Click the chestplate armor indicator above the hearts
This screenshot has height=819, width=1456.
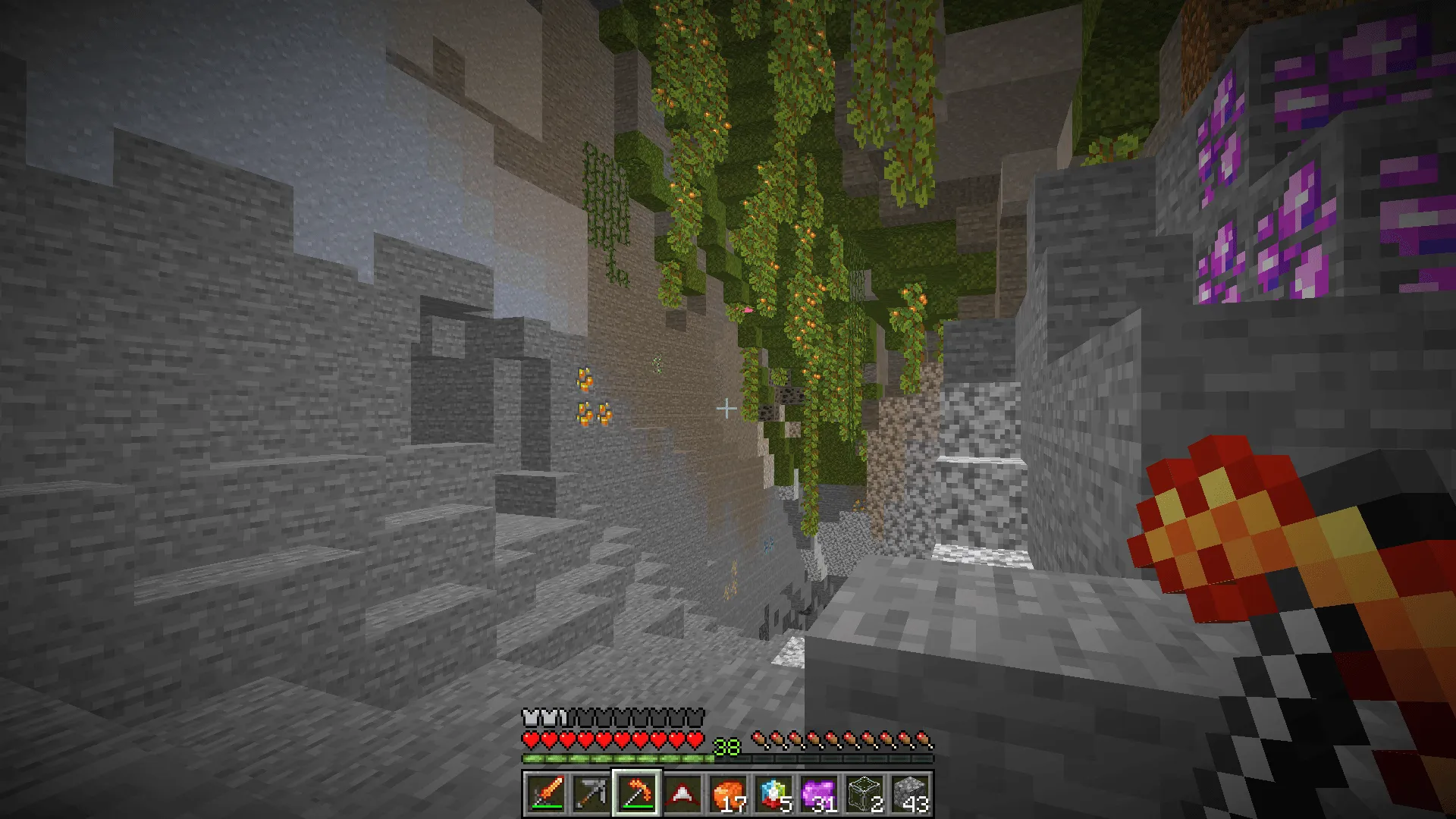point(531,717)
